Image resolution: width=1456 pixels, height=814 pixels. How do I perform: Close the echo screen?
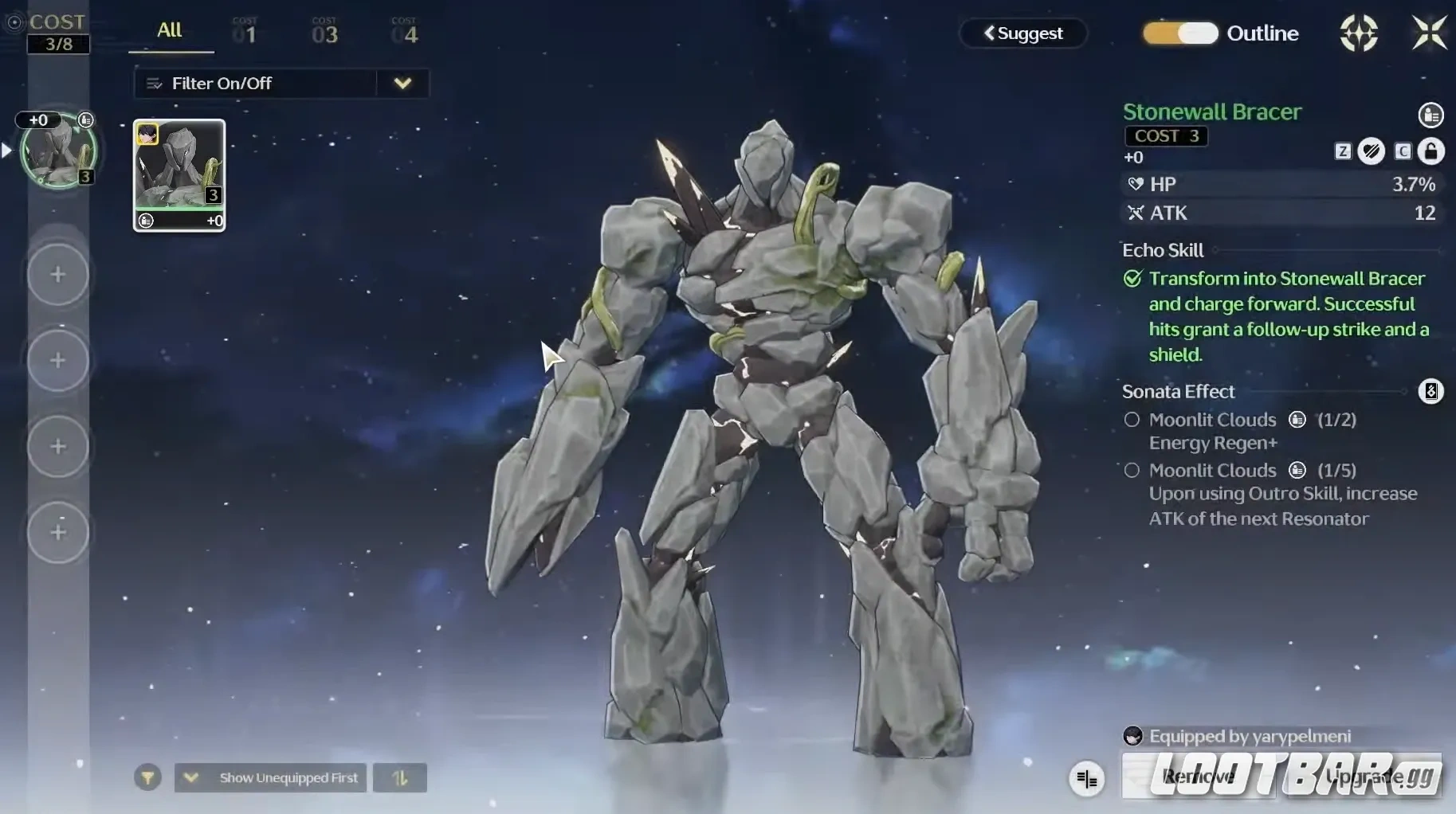[x=1429, y=33]
